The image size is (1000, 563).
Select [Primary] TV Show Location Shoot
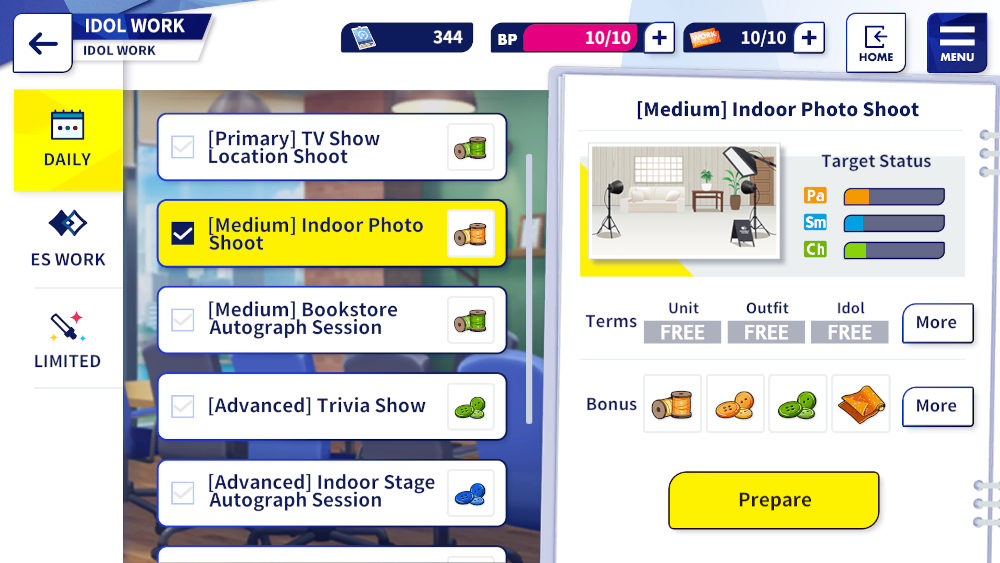331,147
